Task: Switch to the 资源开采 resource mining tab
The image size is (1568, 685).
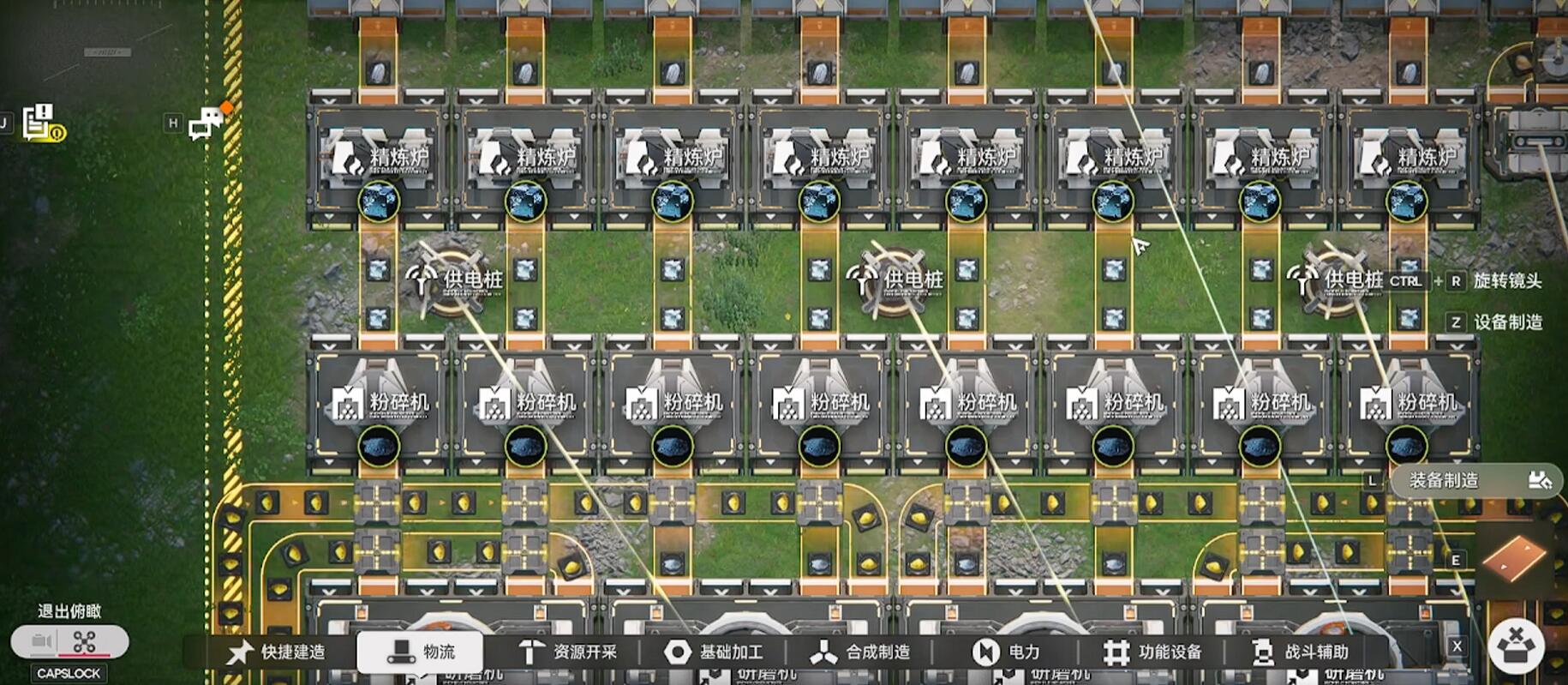Action: (569, 652)
